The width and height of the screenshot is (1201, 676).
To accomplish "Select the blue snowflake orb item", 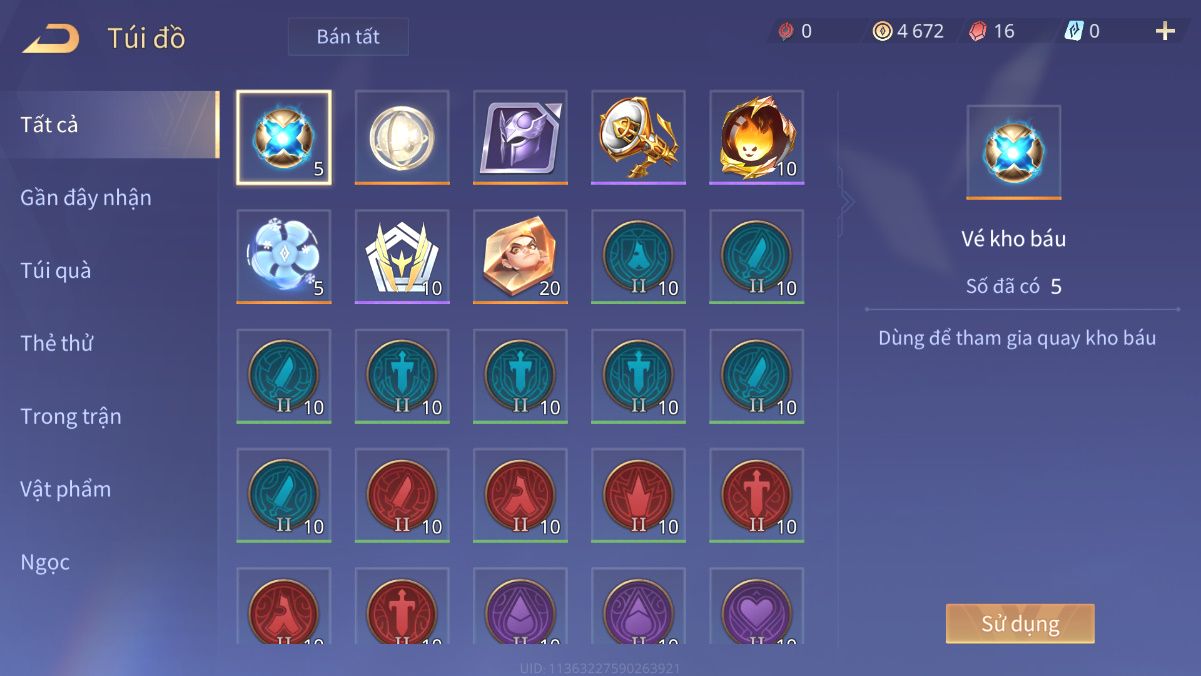I will 284,256.
